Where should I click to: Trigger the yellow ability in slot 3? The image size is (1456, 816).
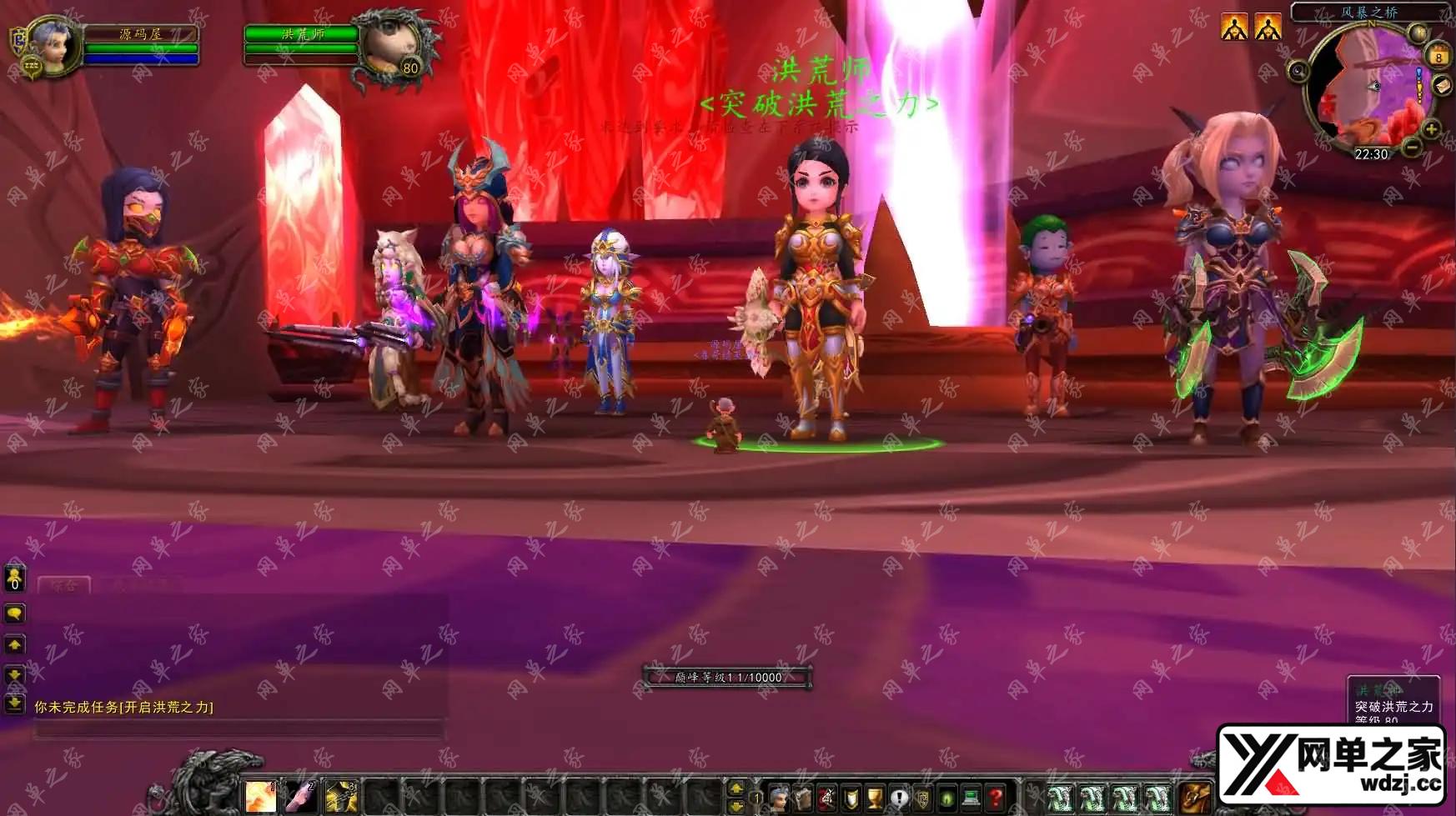(340, 797)
